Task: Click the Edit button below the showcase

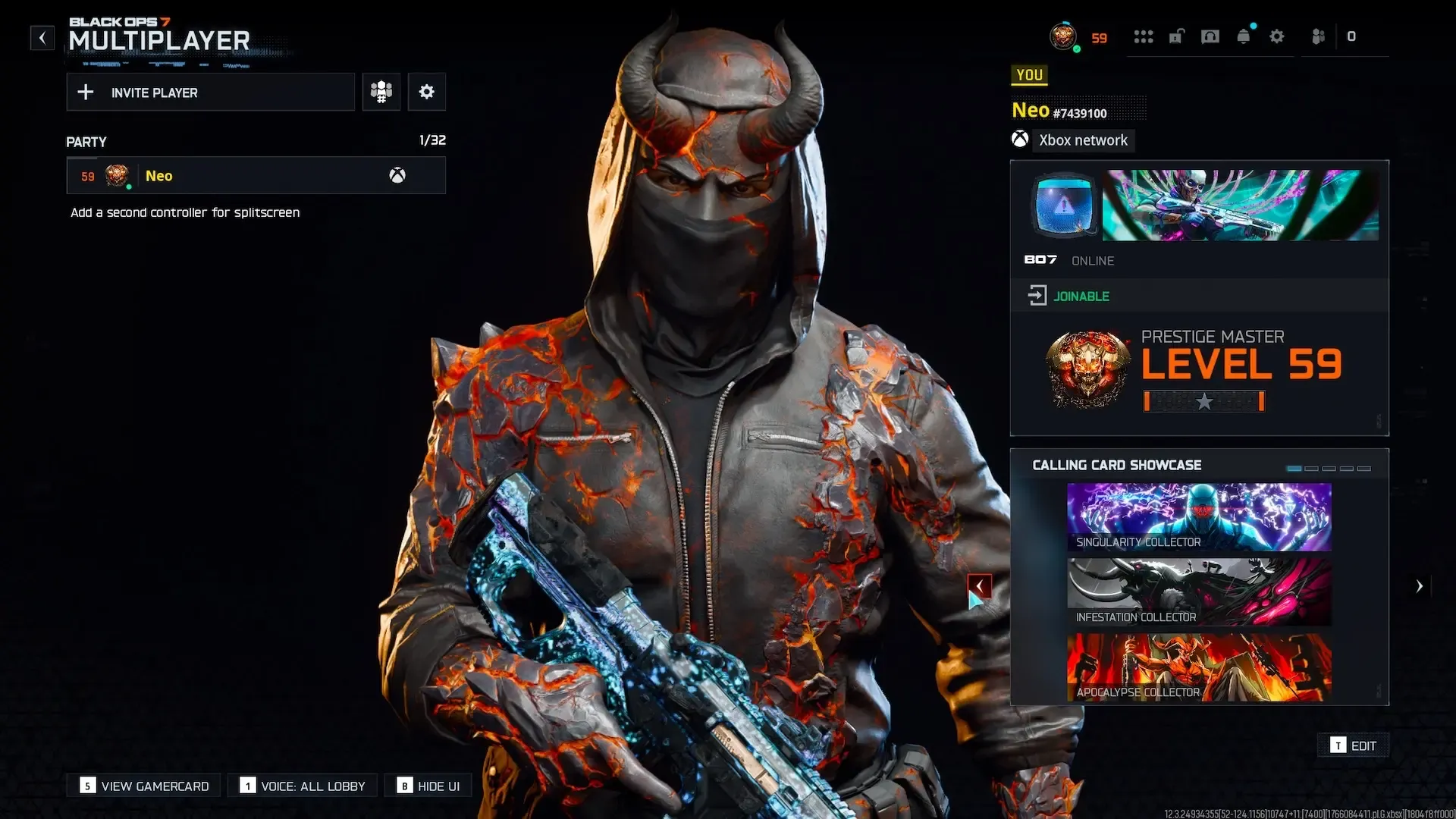Action: point(1354,745)
